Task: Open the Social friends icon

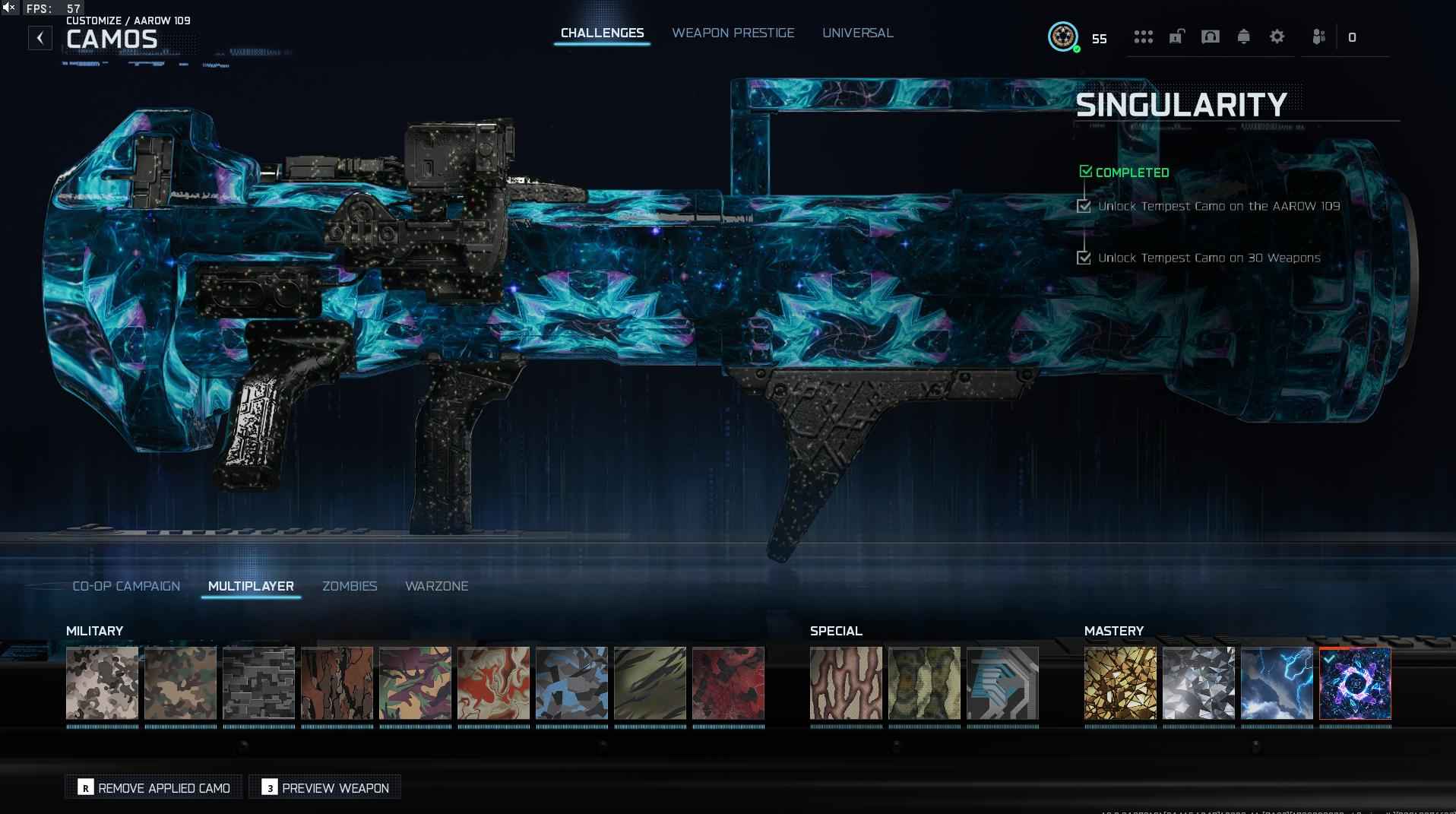Action: coord(1318,36)
